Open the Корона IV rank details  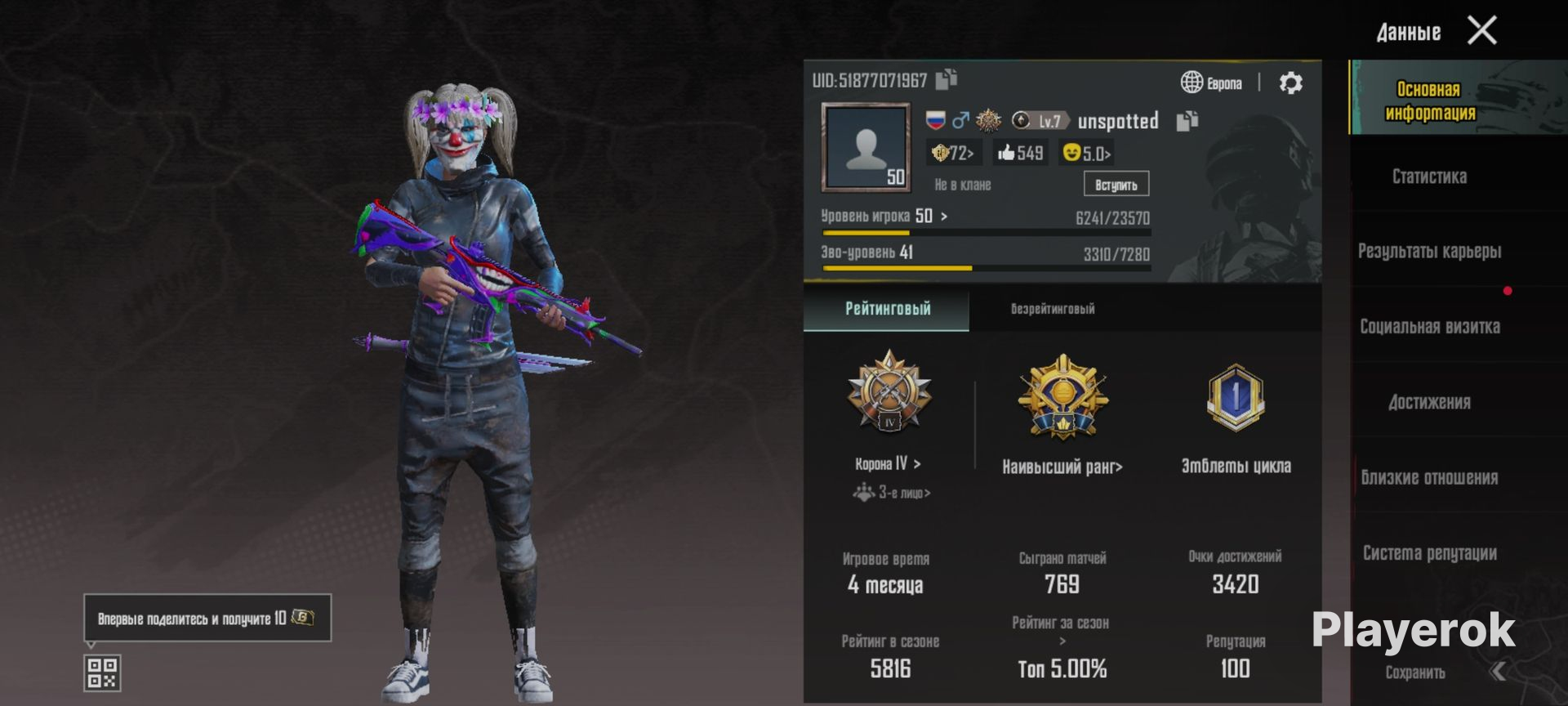pos(889,463)
